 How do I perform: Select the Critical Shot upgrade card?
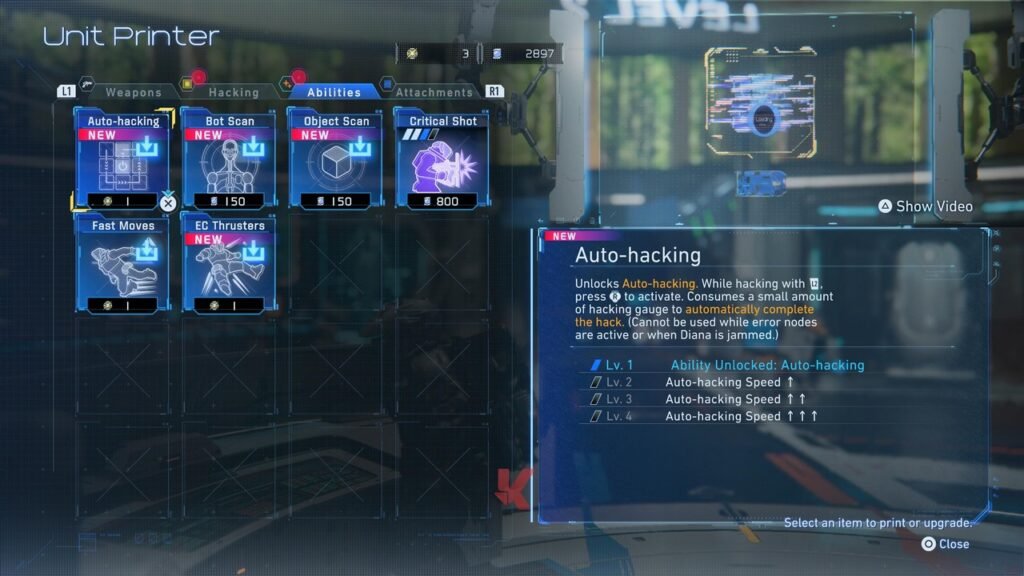click(442, 160)
